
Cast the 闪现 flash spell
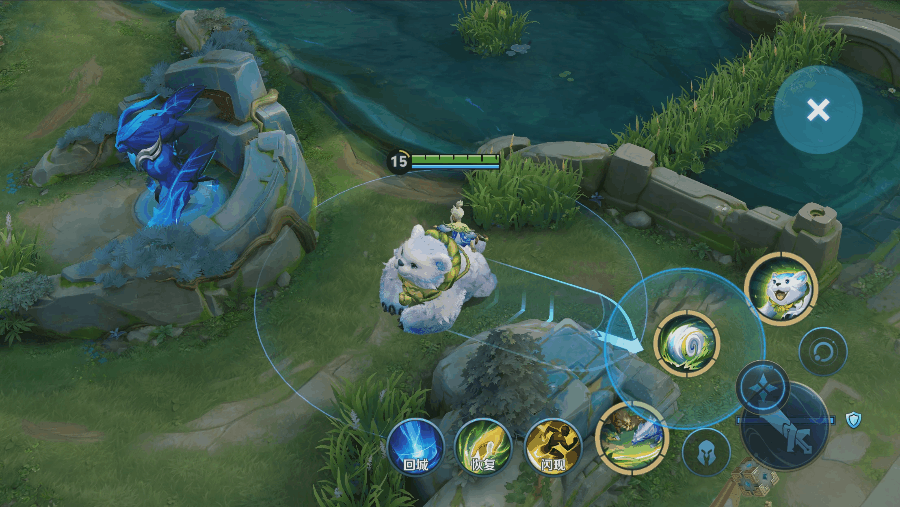point(553,445)
